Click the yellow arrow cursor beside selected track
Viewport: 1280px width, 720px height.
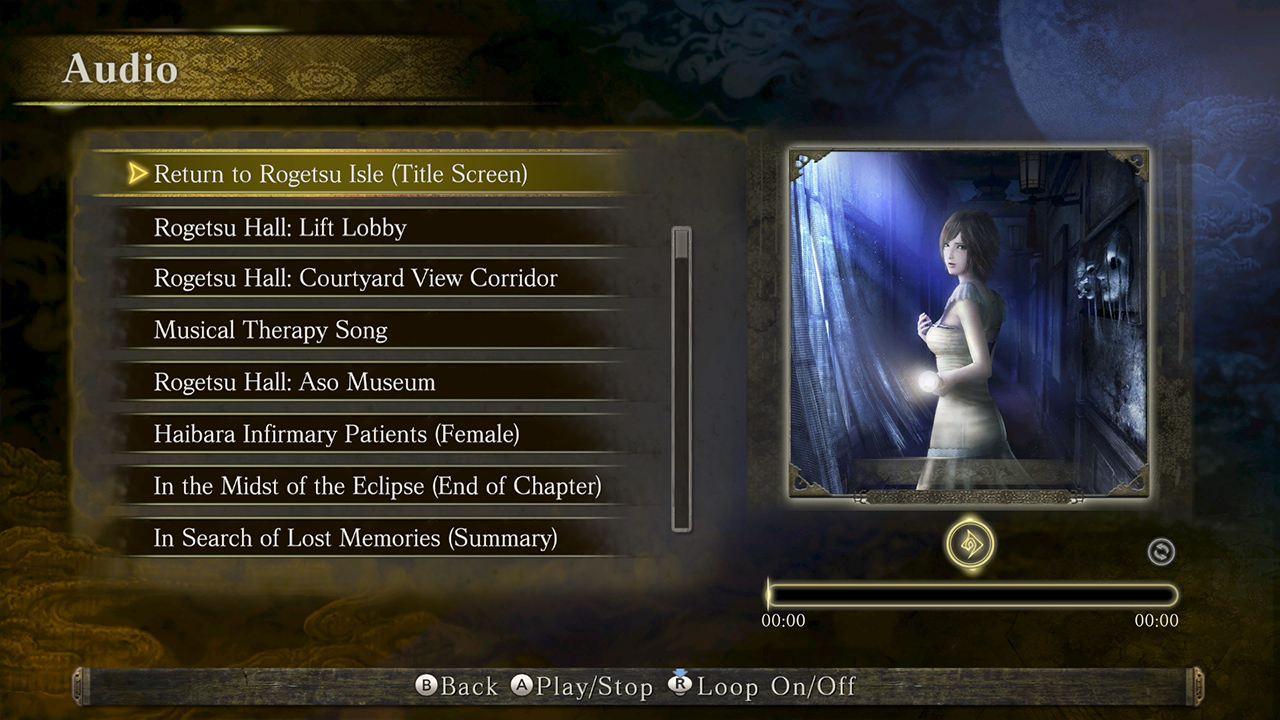click(137, 173)
